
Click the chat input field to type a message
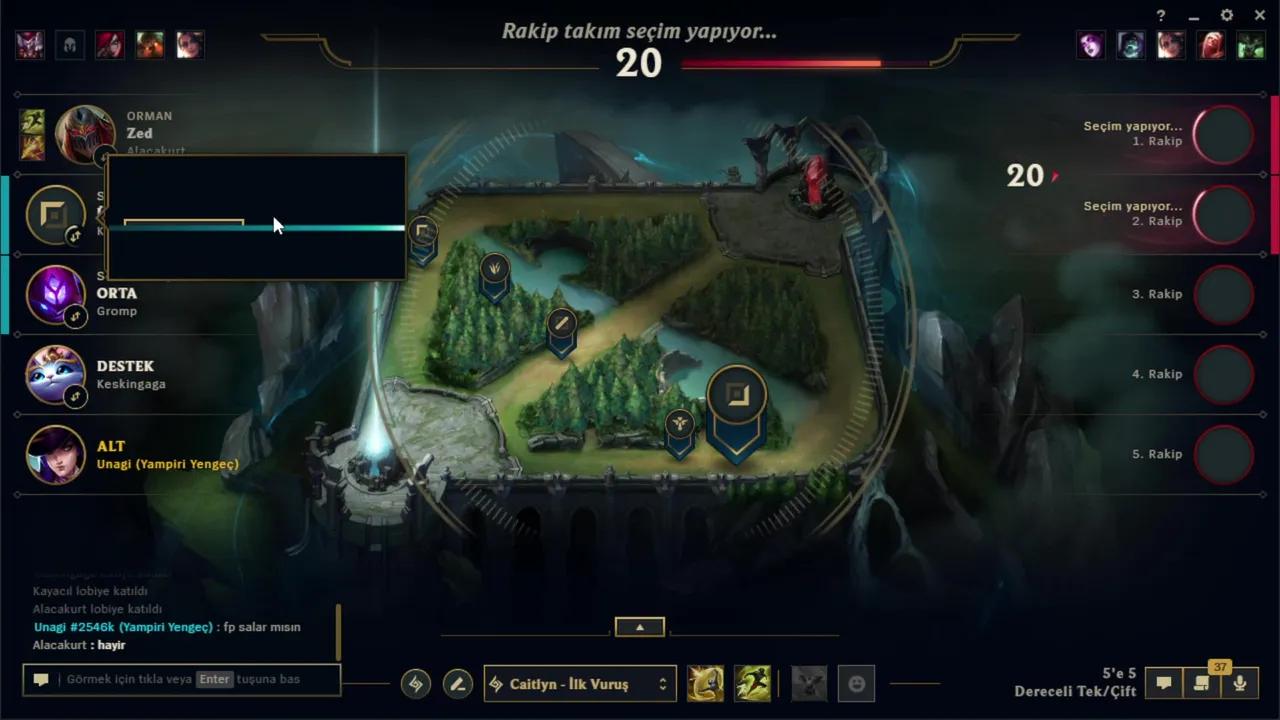click(x=180, y=679)
